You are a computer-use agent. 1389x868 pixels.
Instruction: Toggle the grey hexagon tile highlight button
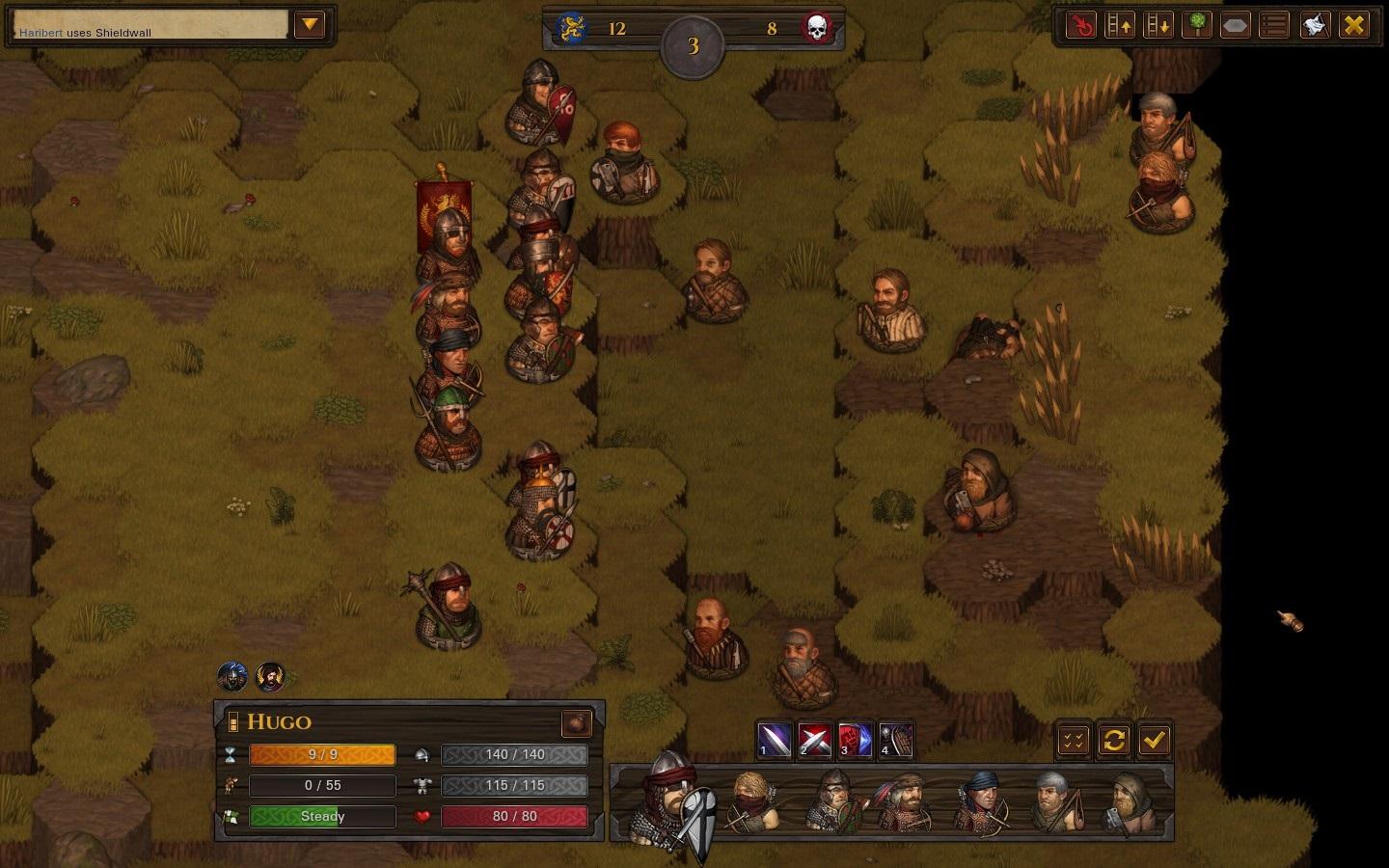click(x=1236, y=25)
